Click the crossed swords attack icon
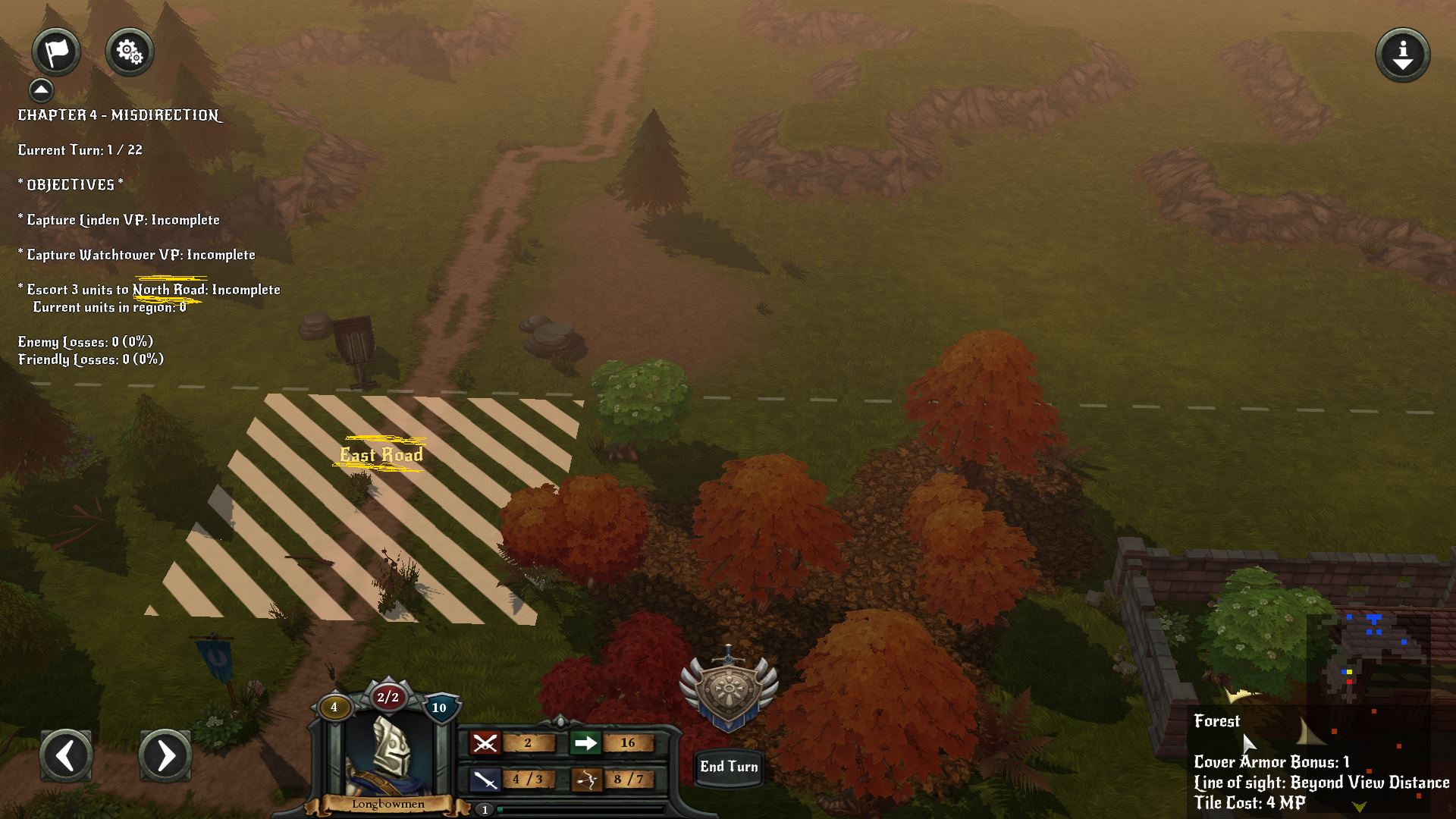 click(485, 743)
